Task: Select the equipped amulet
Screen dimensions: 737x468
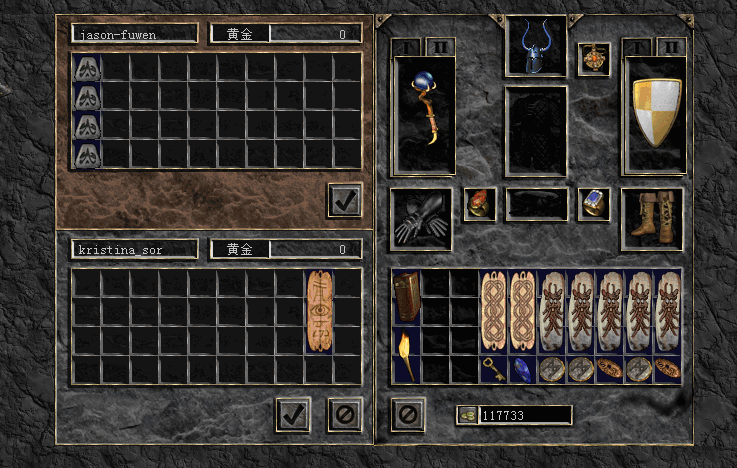Action: point(594,58)
